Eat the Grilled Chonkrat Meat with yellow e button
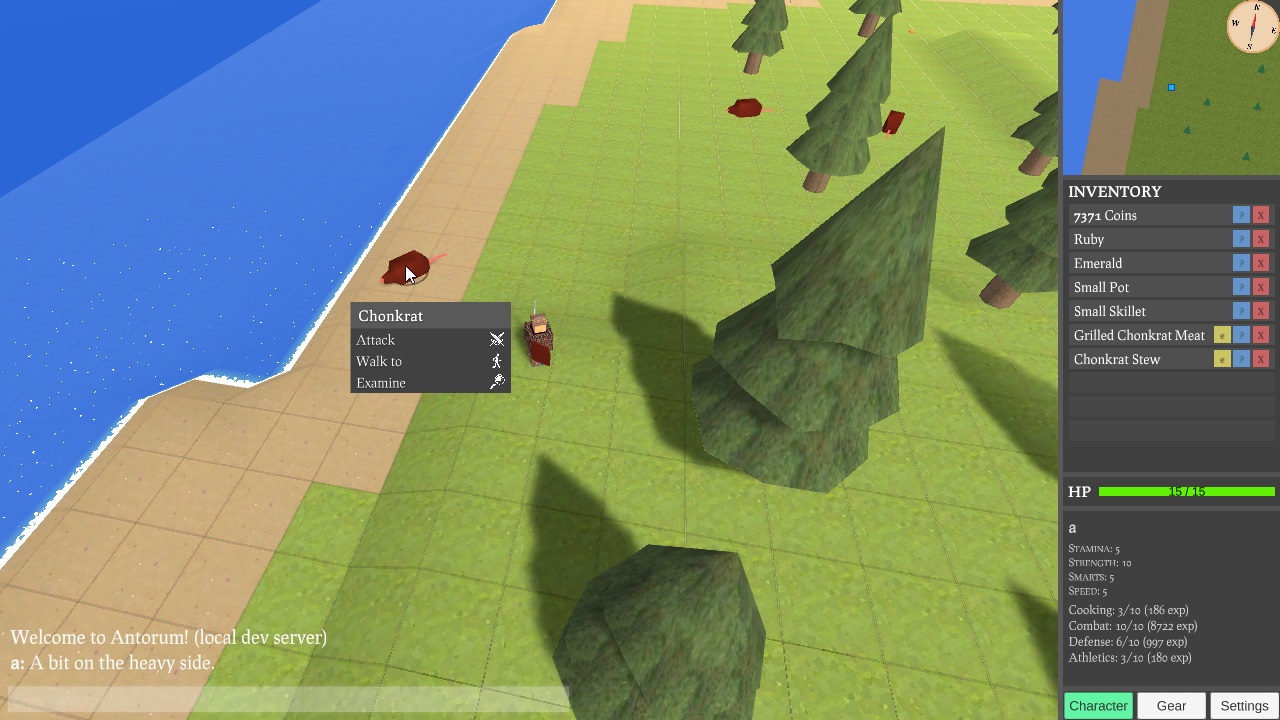This screenshot has width=1280, height=720. (1222, 335)
